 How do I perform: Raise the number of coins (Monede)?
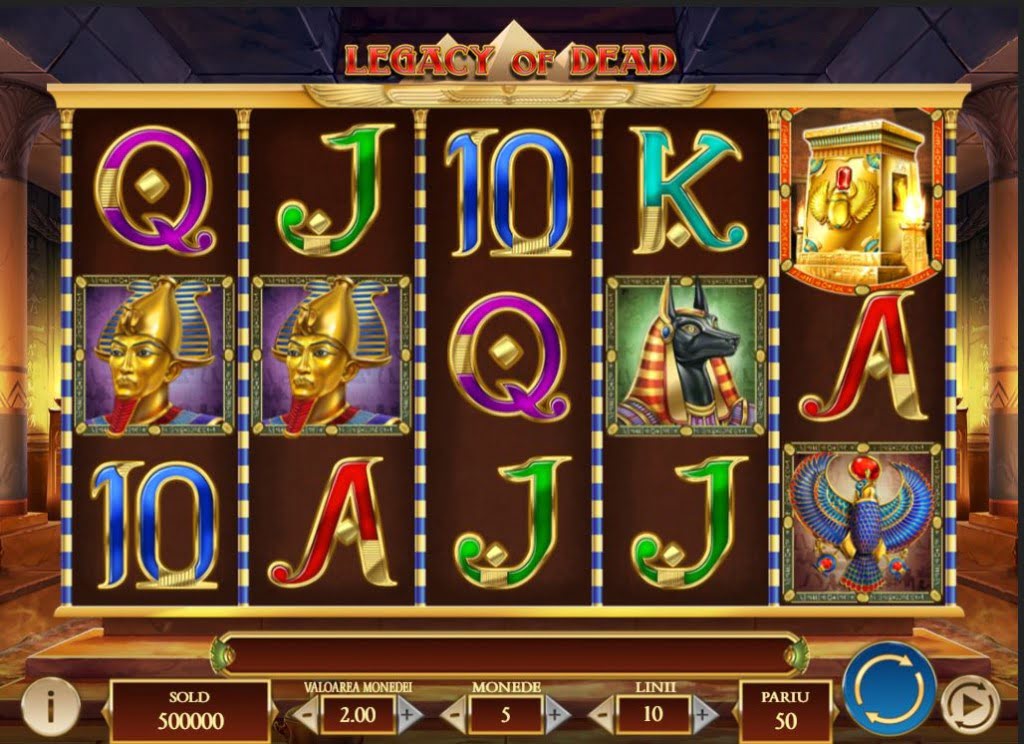coord(556,715)
